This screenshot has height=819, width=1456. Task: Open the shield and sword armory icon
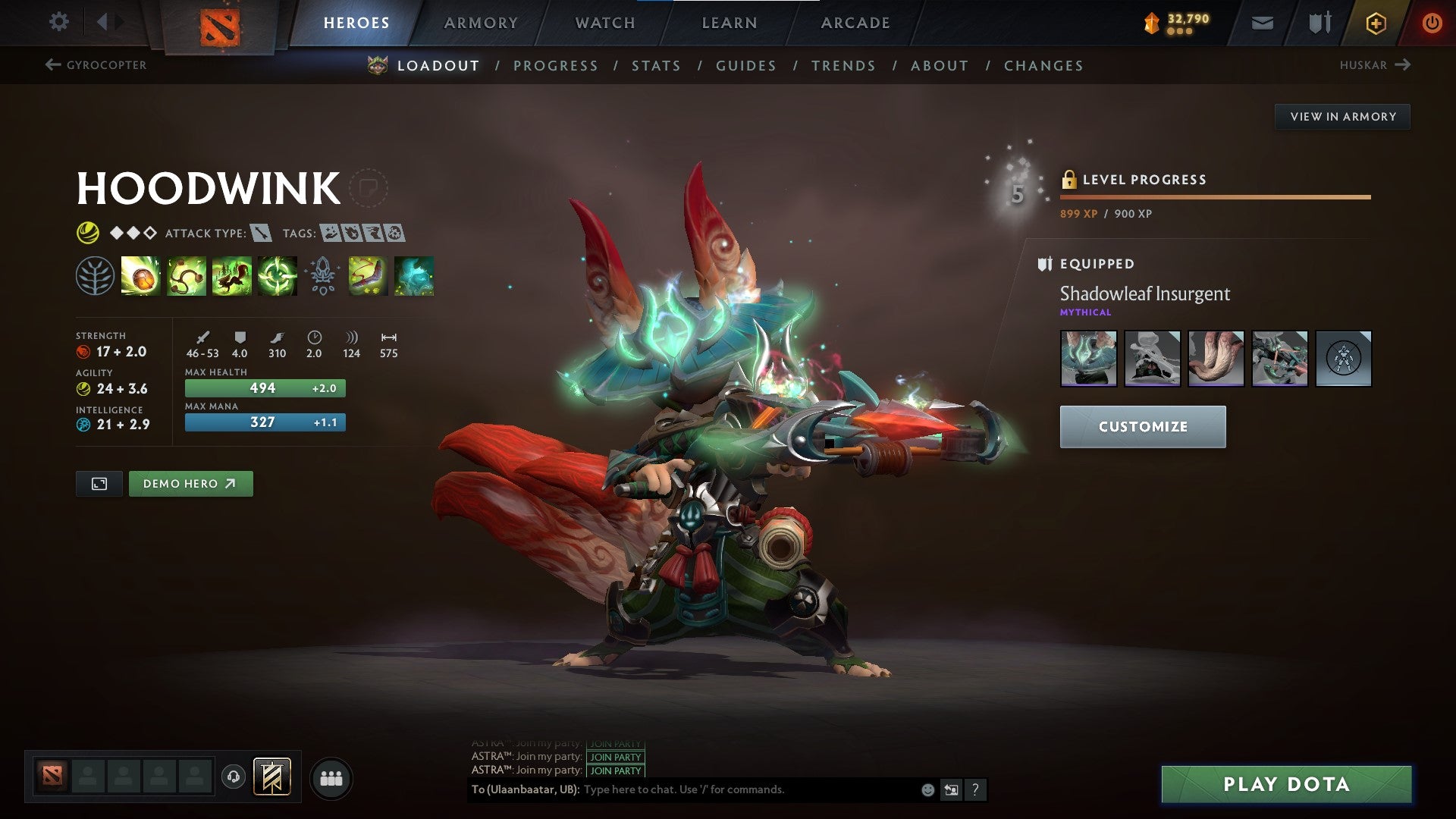(1318, 23)
